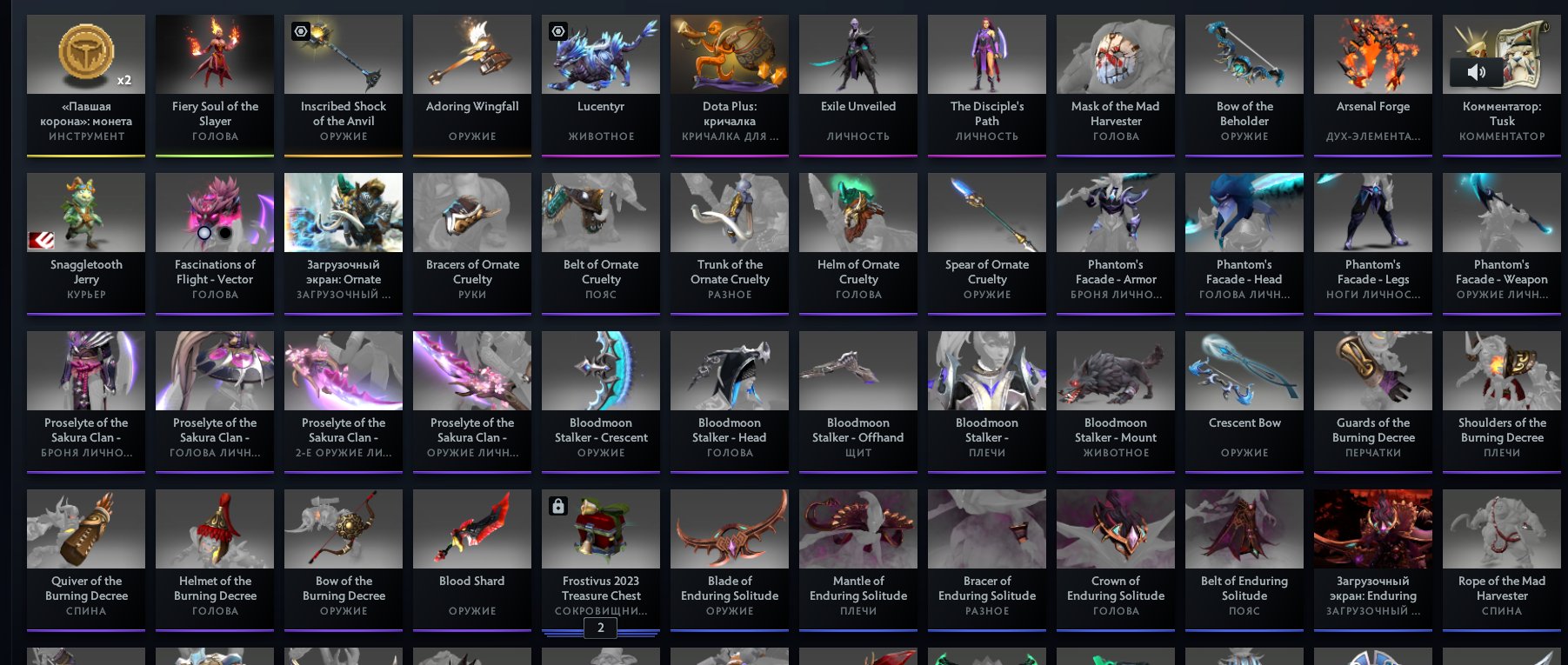Click the 2 count badge under Frostivus Treasure Chest
Viewport: 1568px width, 665px height.
(600, 628)
